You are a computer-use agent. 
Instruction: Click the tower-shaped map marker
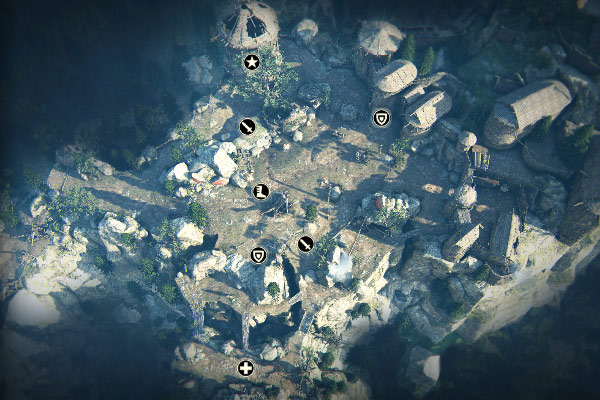261,190
